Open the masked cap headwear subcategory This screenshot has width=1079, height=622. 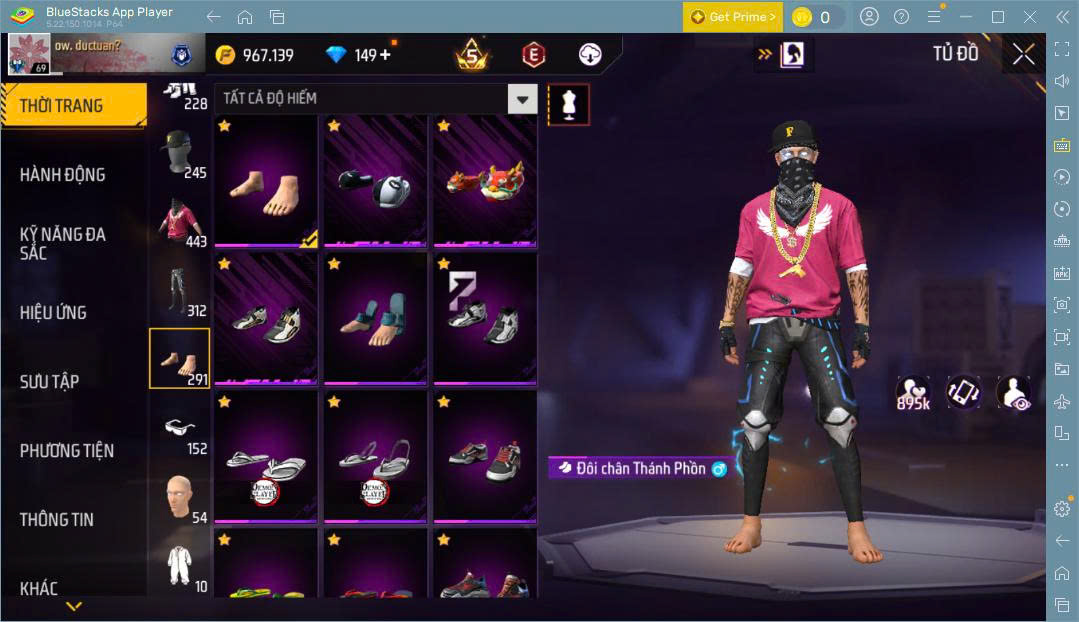(179, 153)
